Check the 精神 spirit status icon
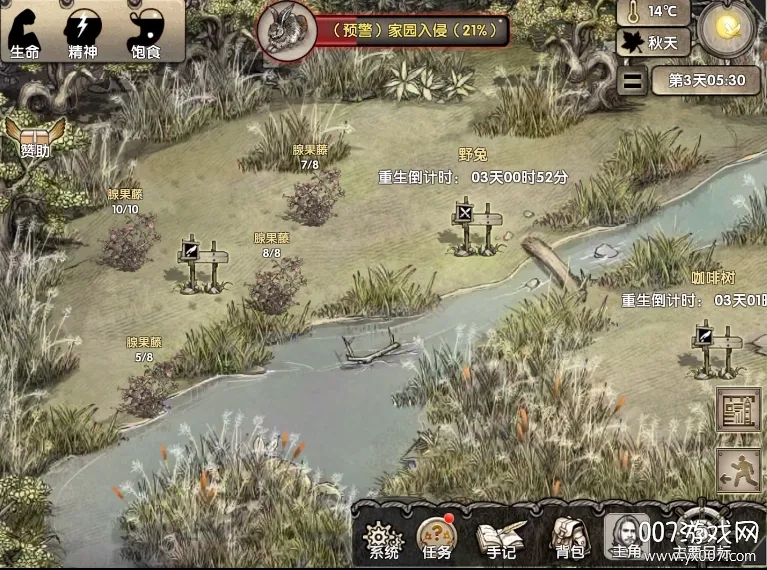 83,30
